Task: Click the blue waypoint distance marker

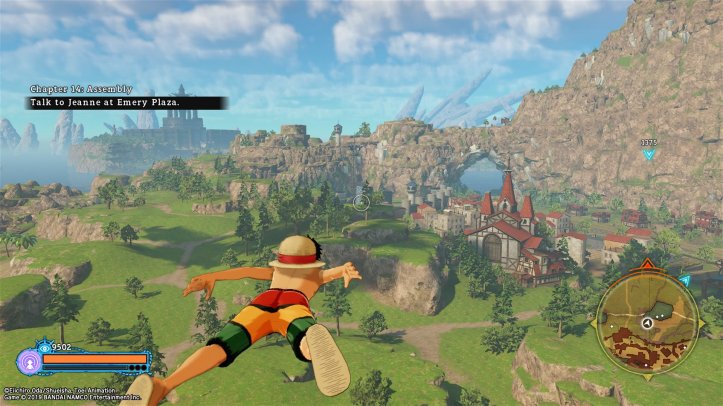Action: click(649, 149)
